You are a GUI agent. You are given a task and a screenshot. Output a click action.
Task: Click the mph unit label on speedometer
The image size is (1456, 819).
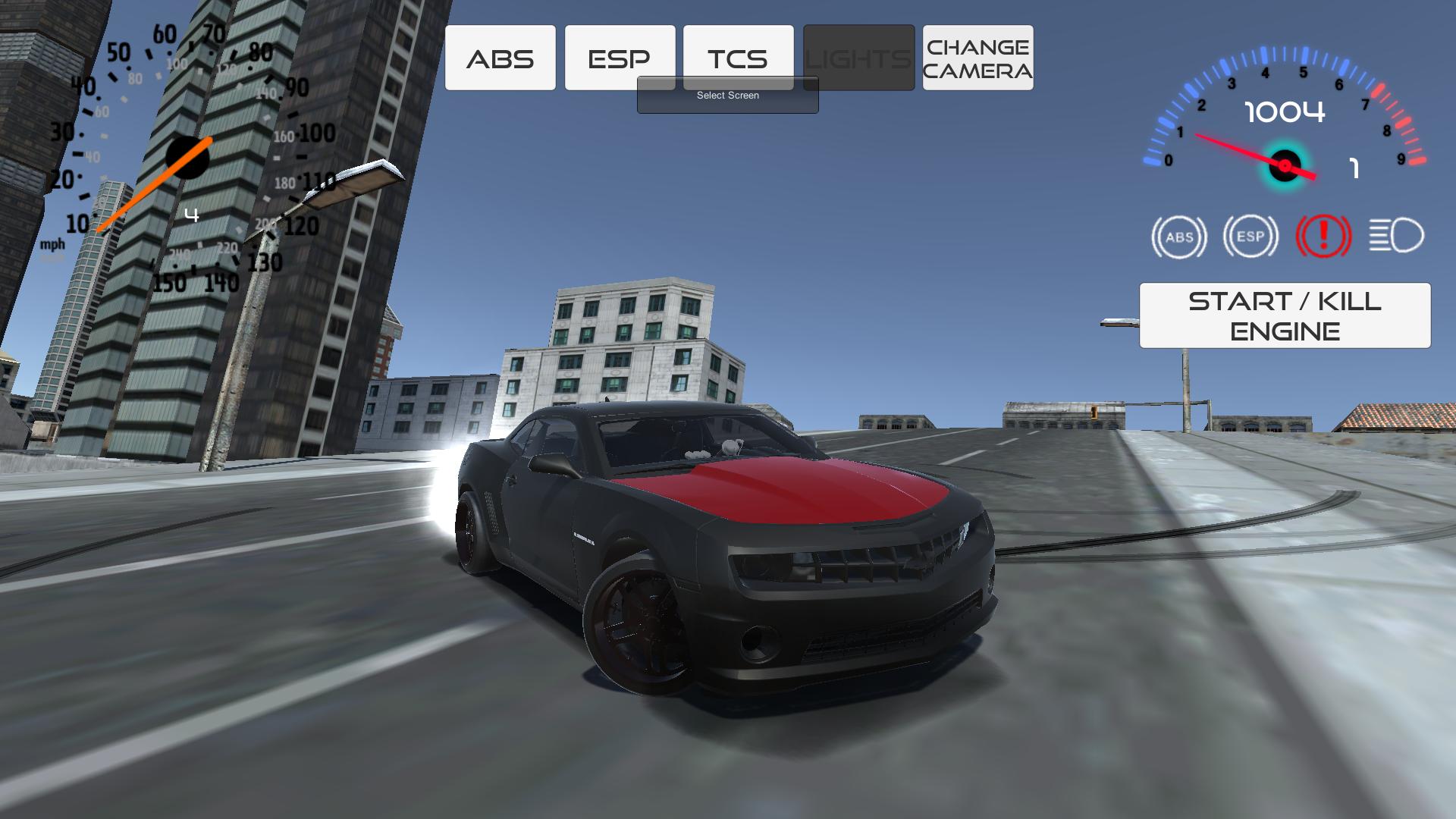click(54, 245)
